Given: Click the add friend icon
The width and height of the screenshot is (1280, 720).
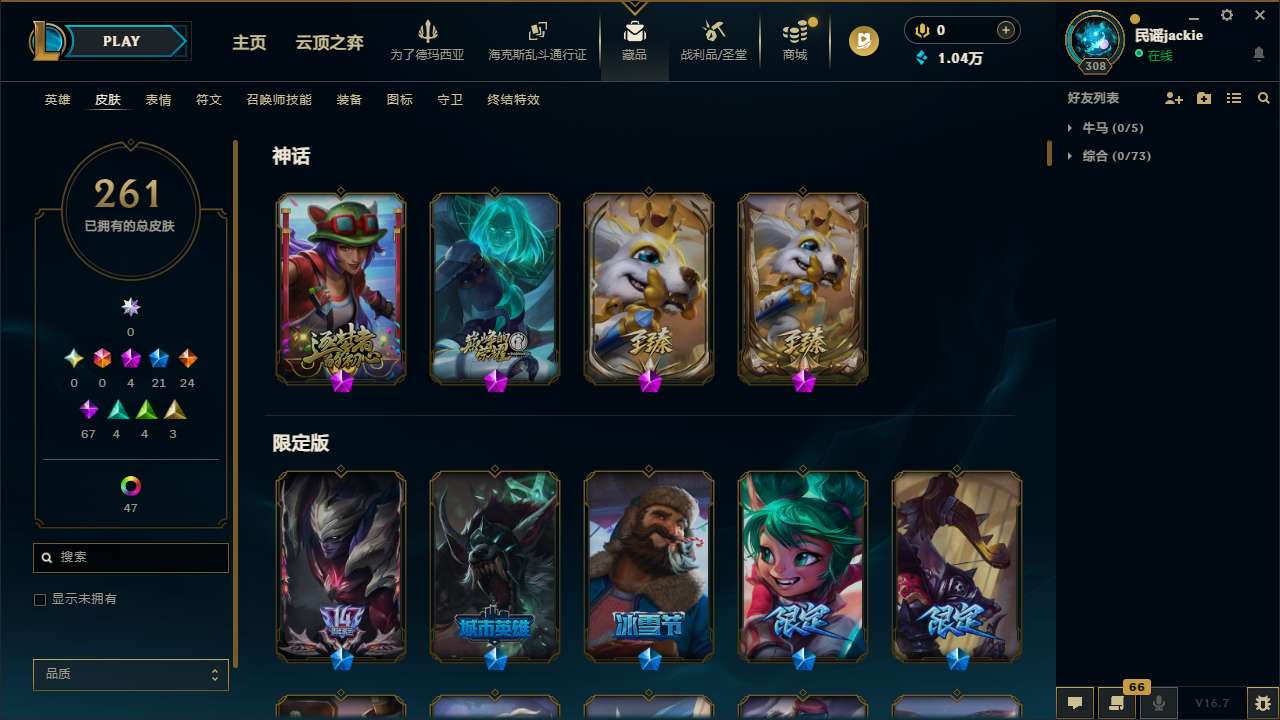Looking at the screenshot, I should pos(1172,97).
